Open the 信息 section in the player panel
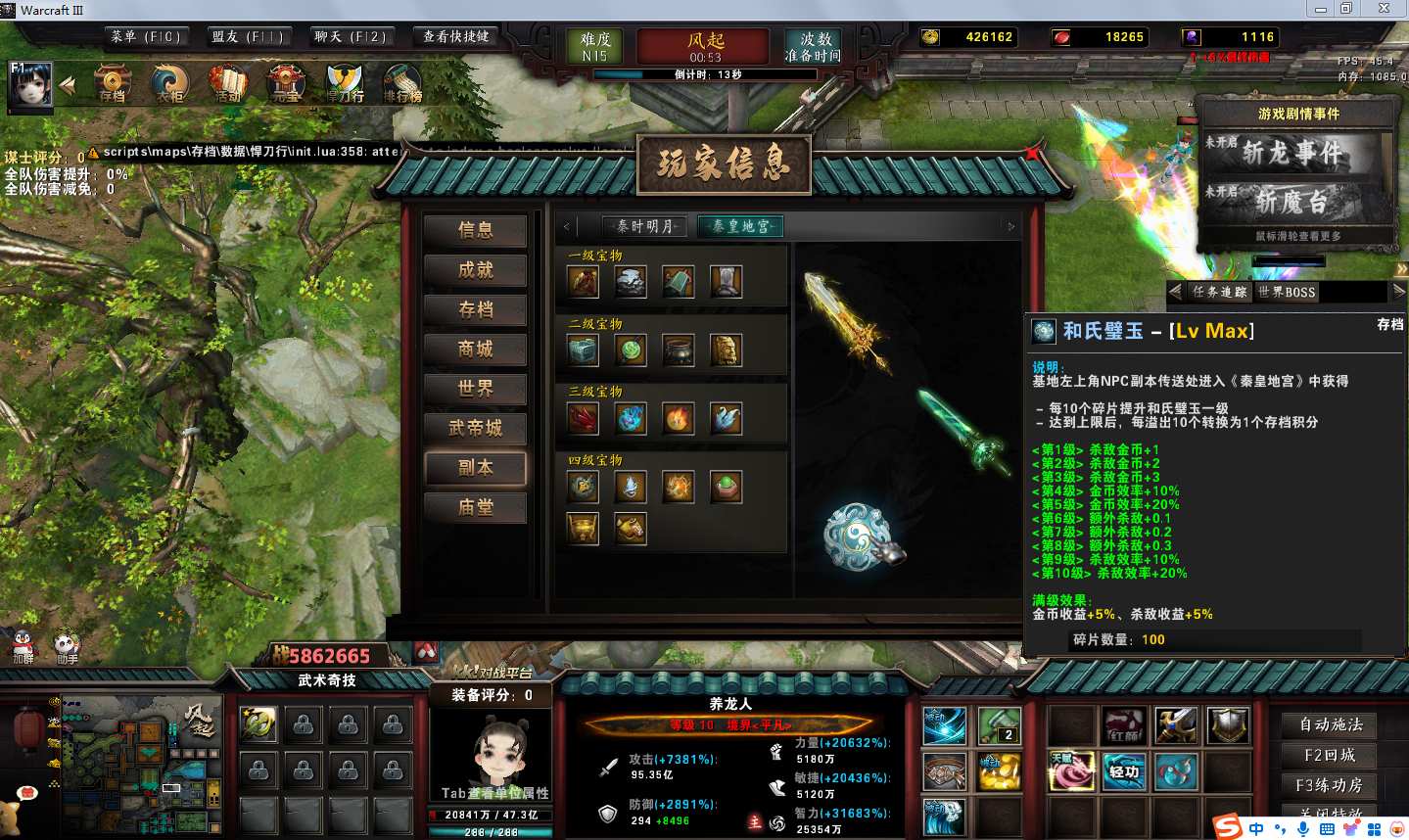The width and height of the screenshot is (1409, 840). coord(475,230)
